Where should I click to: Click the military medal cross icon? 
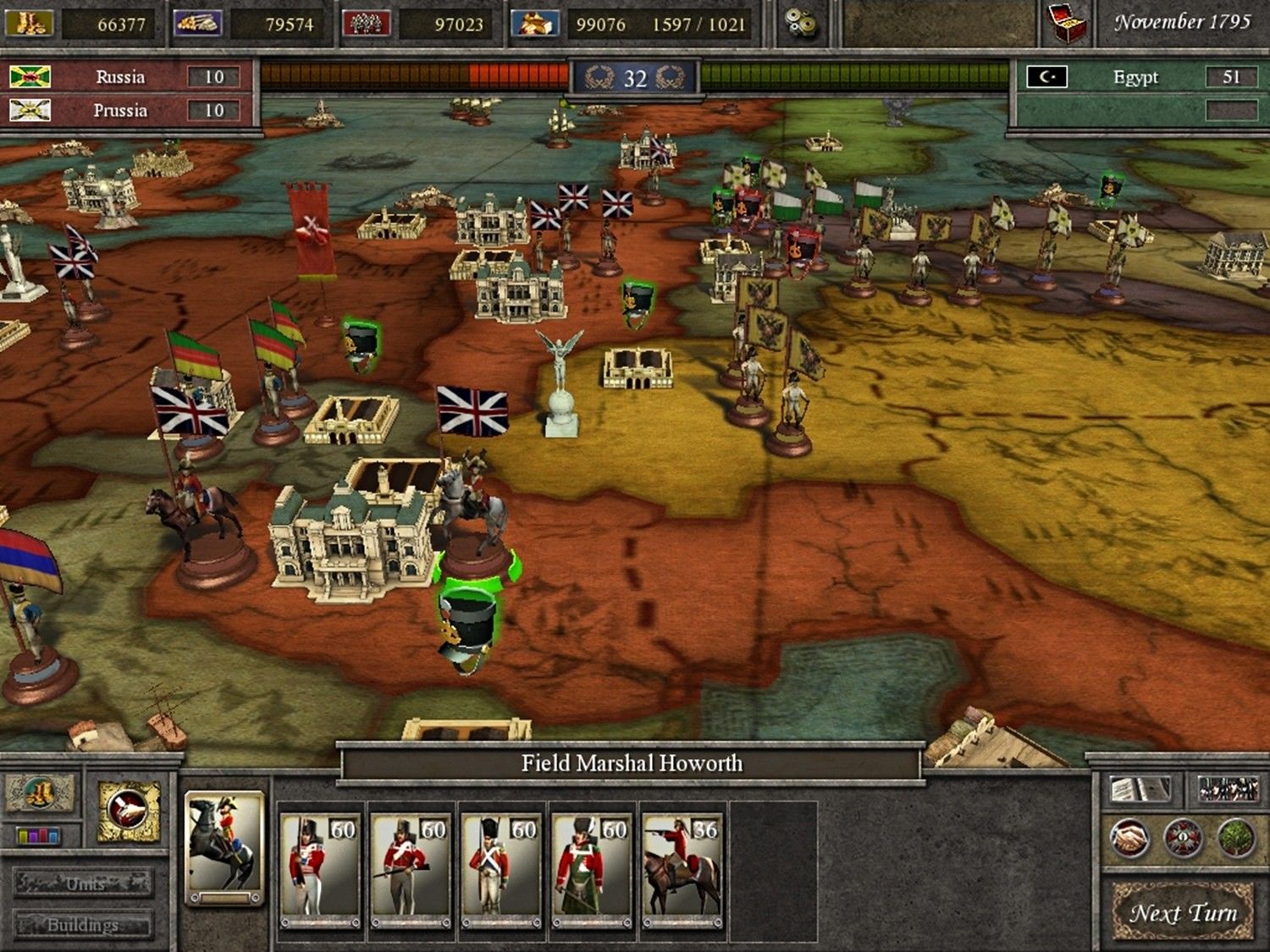[x=1182, y=838]
